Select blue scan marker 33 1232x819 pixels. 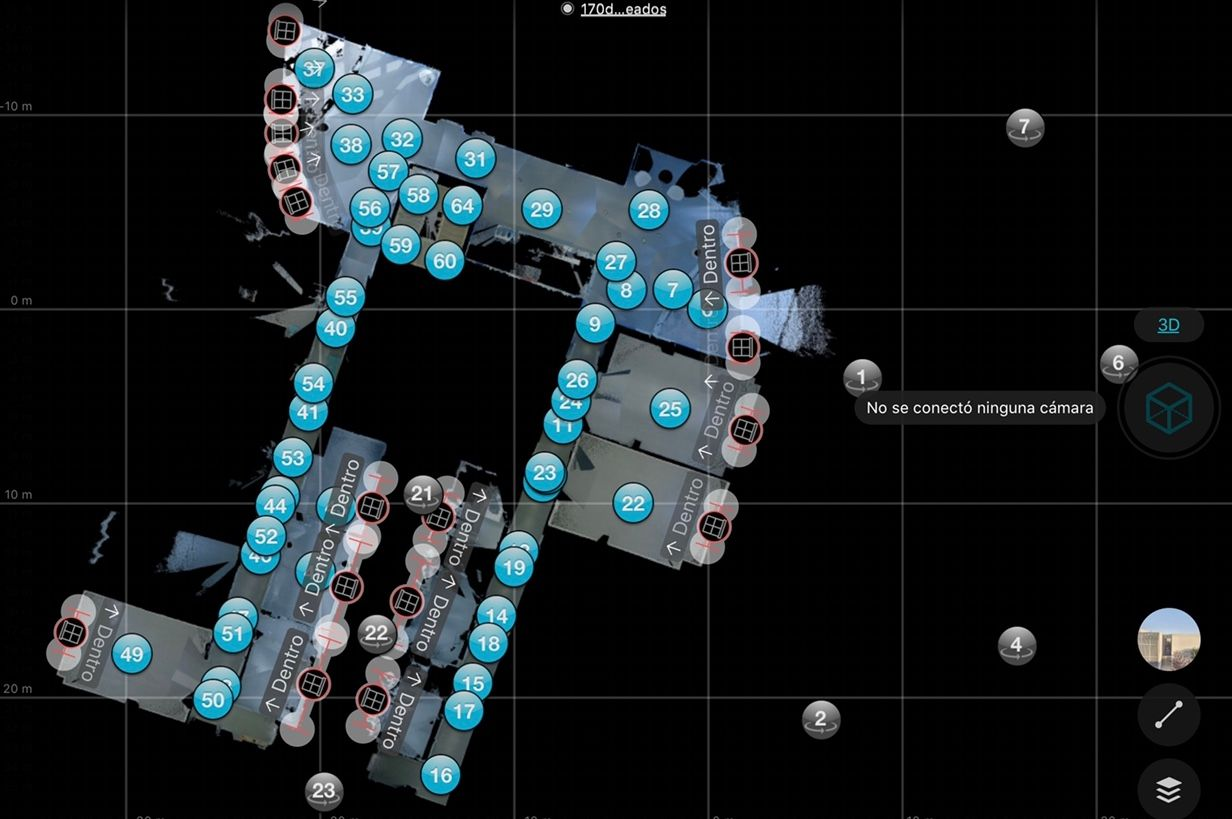click(352, 95)
